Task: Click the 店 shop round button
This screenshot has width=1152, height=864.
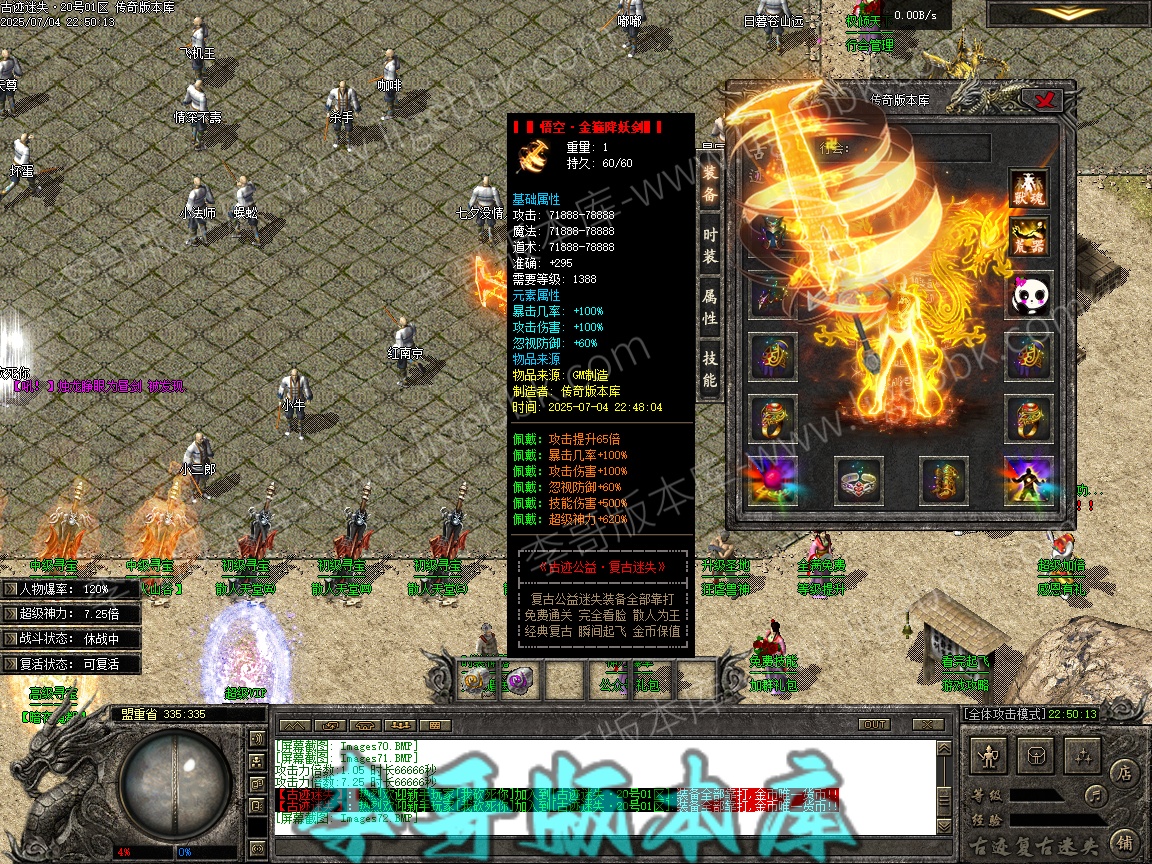Action: (1123, 772)
